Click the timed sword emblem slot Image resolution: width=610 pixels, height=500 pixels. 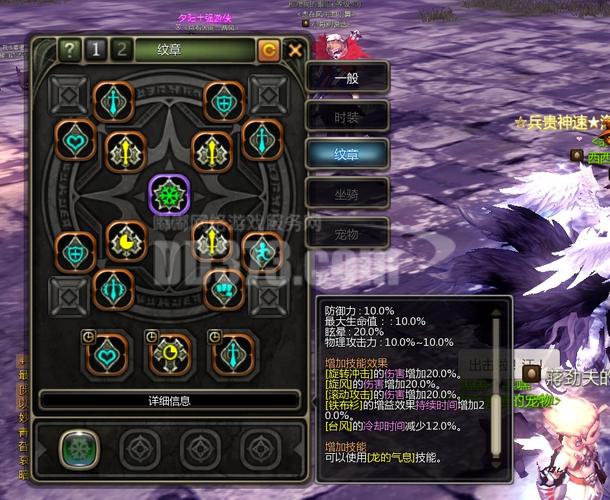click(x=233, y=354)
